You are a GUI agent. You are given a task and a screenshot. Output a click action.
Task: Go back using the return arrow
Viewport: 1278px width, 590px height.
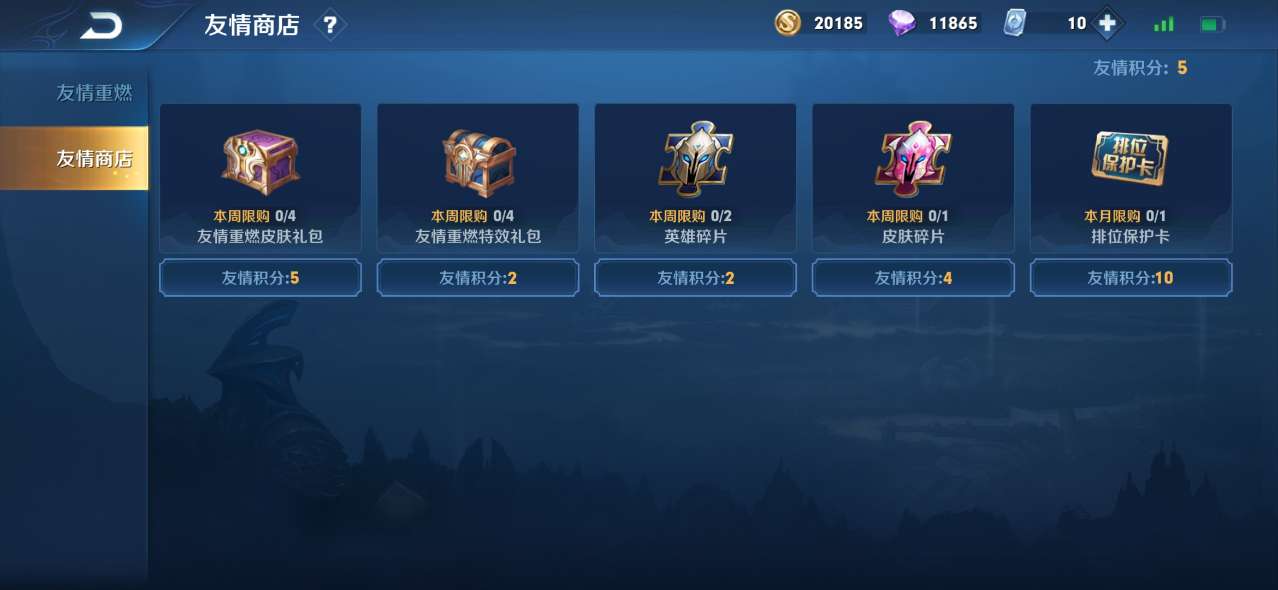point(100,26)
